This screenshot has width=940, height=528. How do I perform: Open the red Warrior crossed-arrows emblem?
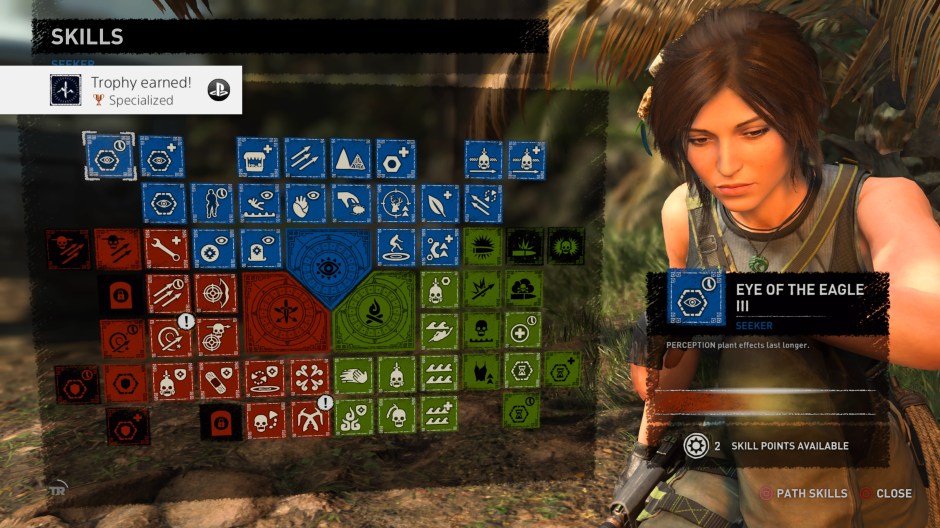pyautogui.click(x=286, y=312)
